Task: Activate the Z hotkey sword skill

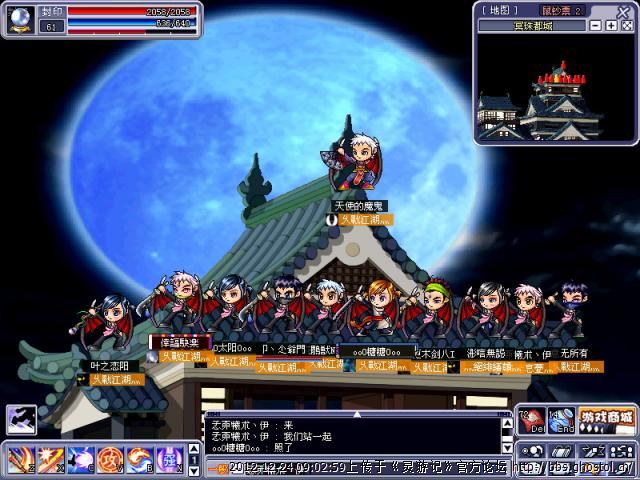Action: pyautogui.click(x=20, y=460)
